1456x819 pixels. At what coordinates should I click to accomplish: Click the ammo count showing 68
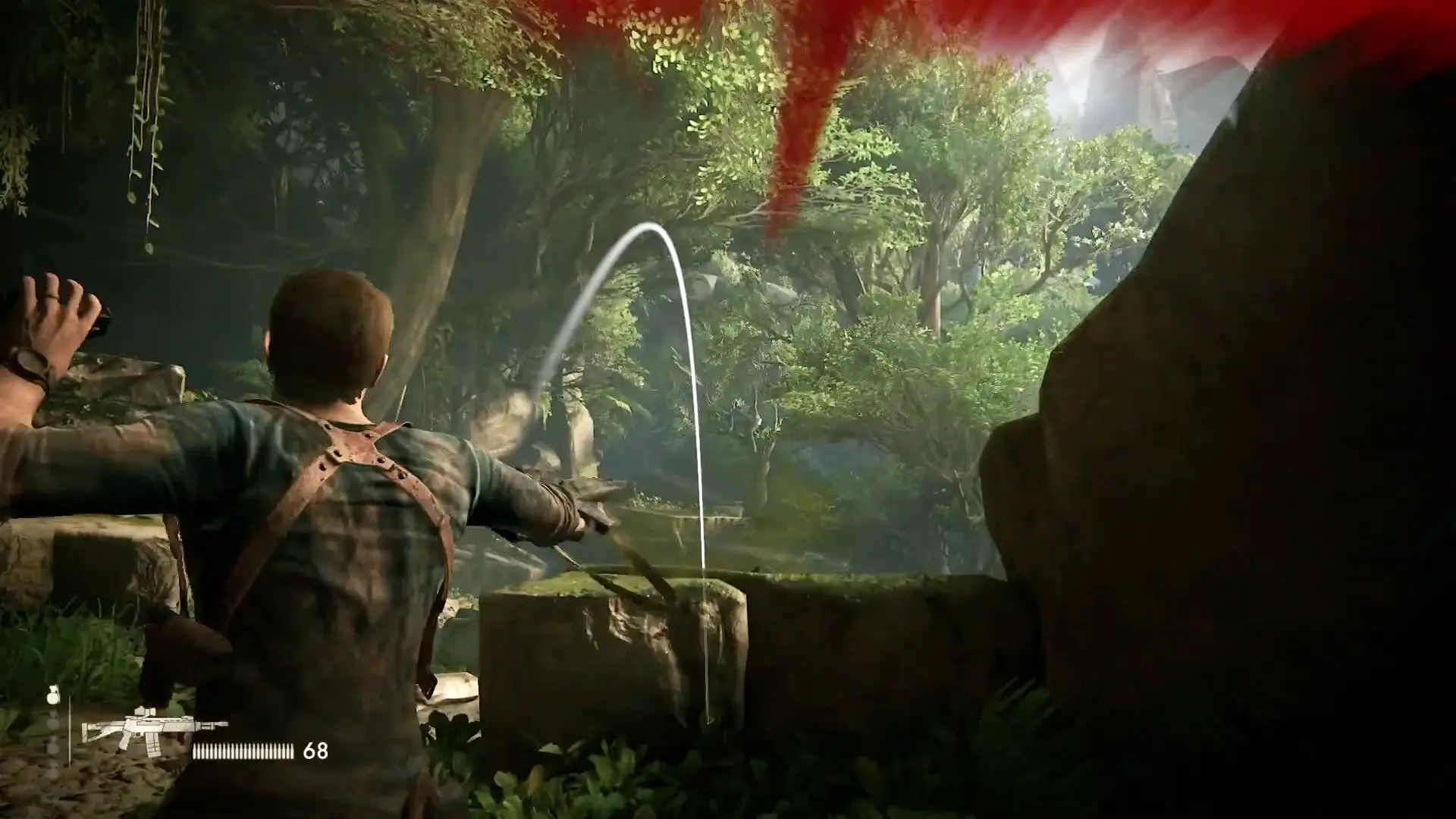pyautogui.click(x=316, y=751)
